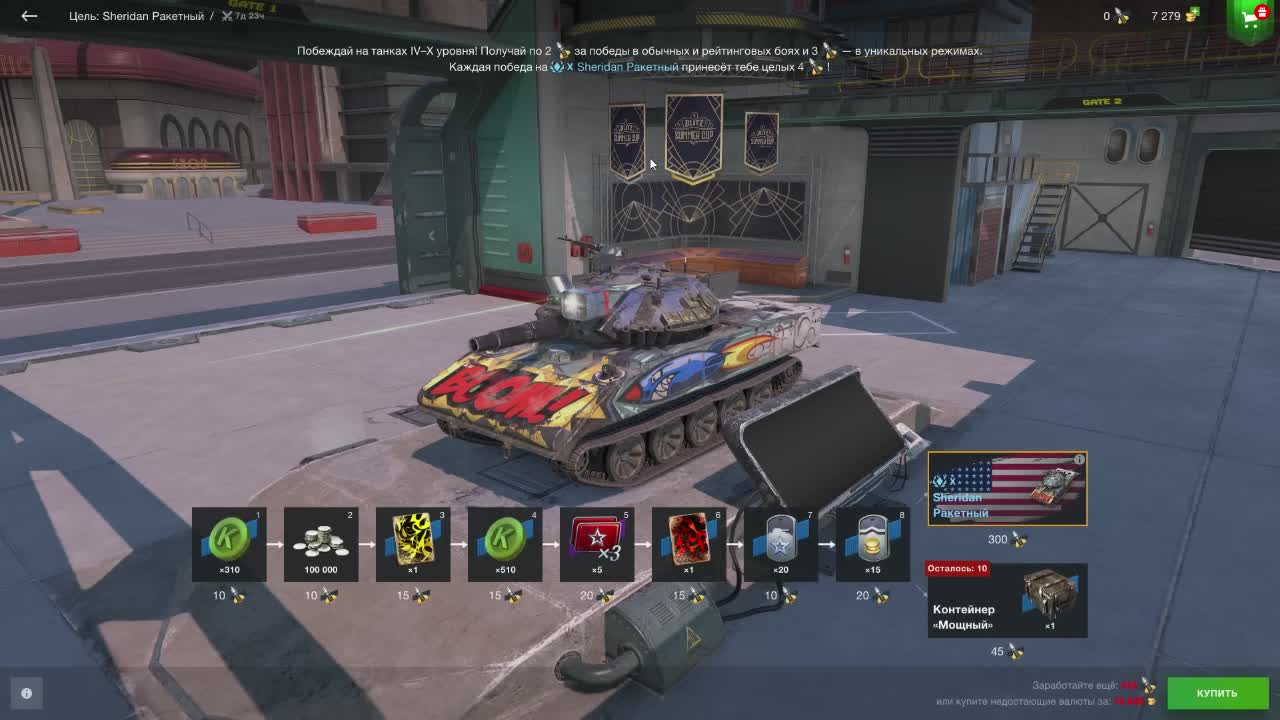
Task: Open the bottom-left information circle
Action: click(27, 693)
